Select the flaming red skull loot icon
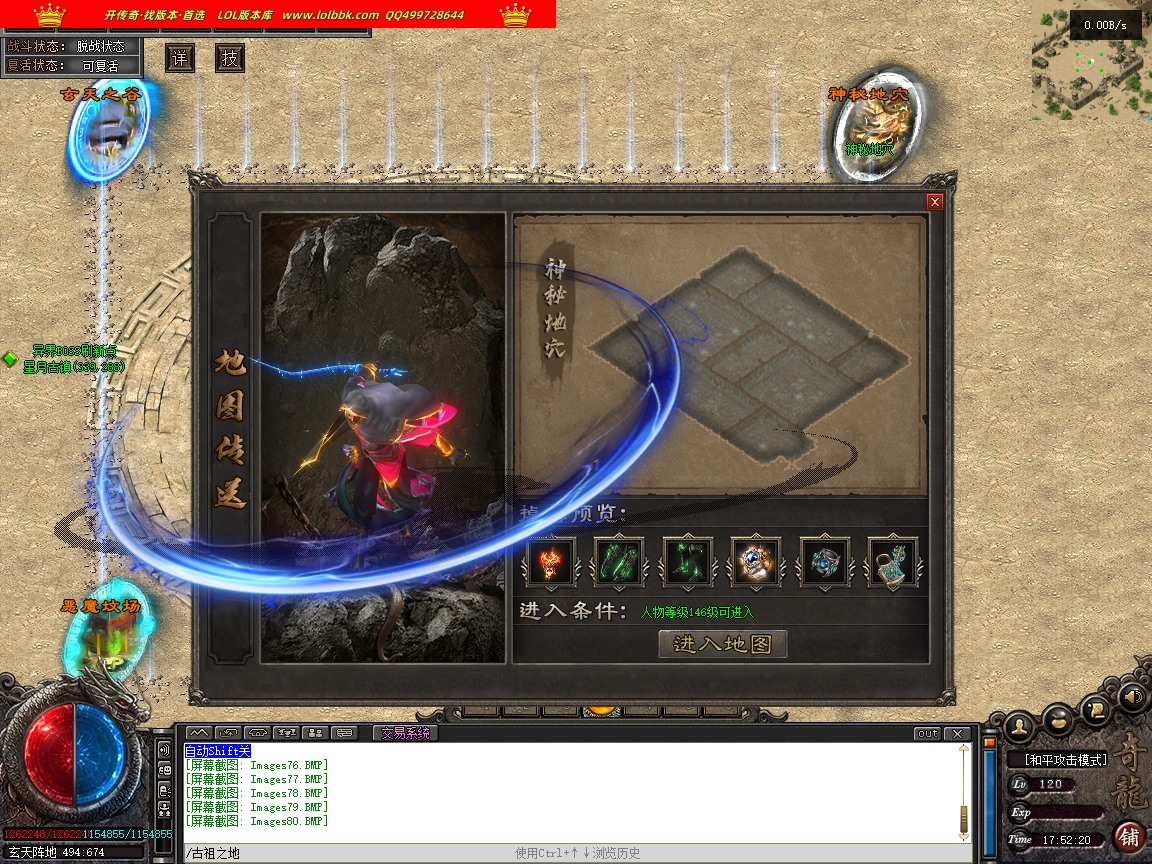Screen dimensions: 1152x864 click(551, 562)
